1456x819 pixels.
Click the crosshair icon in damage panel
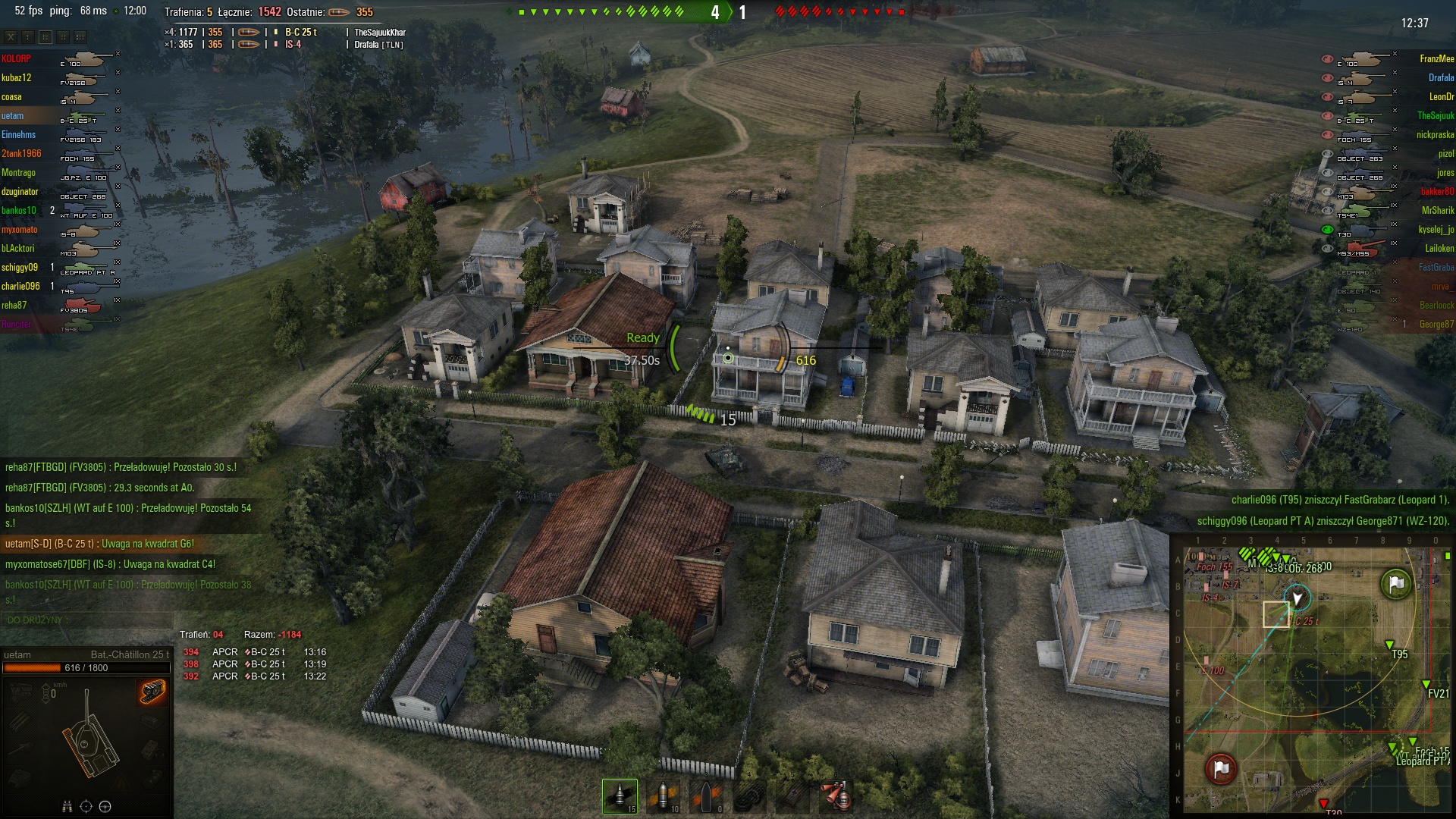[x=86, y=806]
